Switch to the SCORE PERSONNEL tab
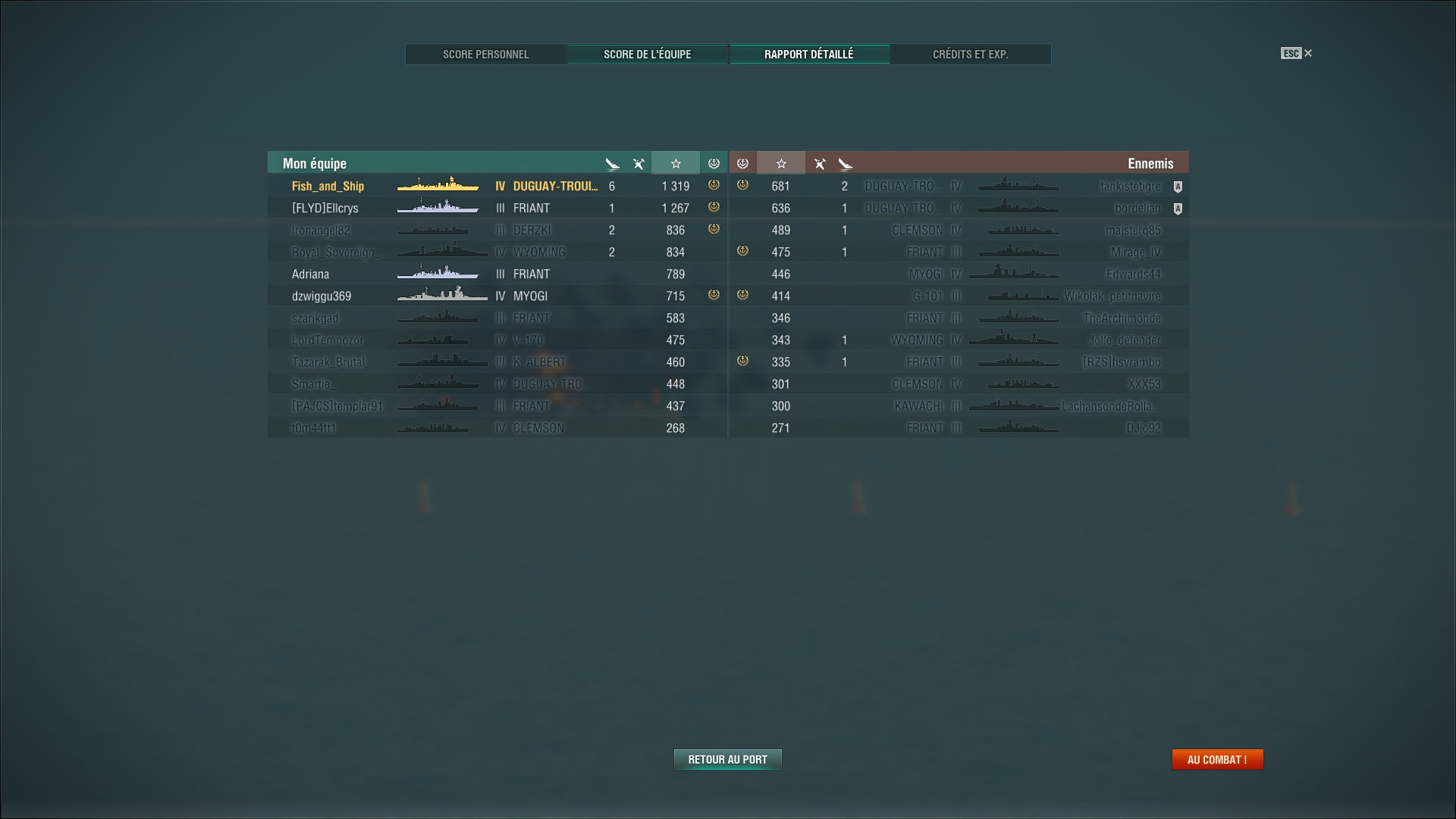Image resolution: width=1456 pixels, height=819 pixels. (x=486, y=54)
